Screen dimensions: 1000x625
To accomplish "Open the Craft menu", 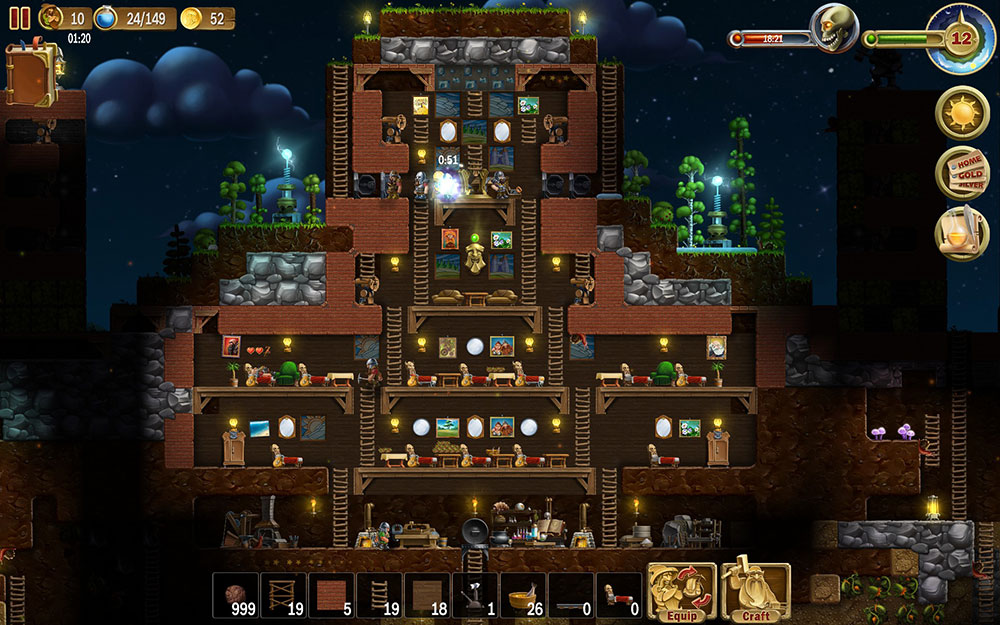I will (x=756, y=593).
